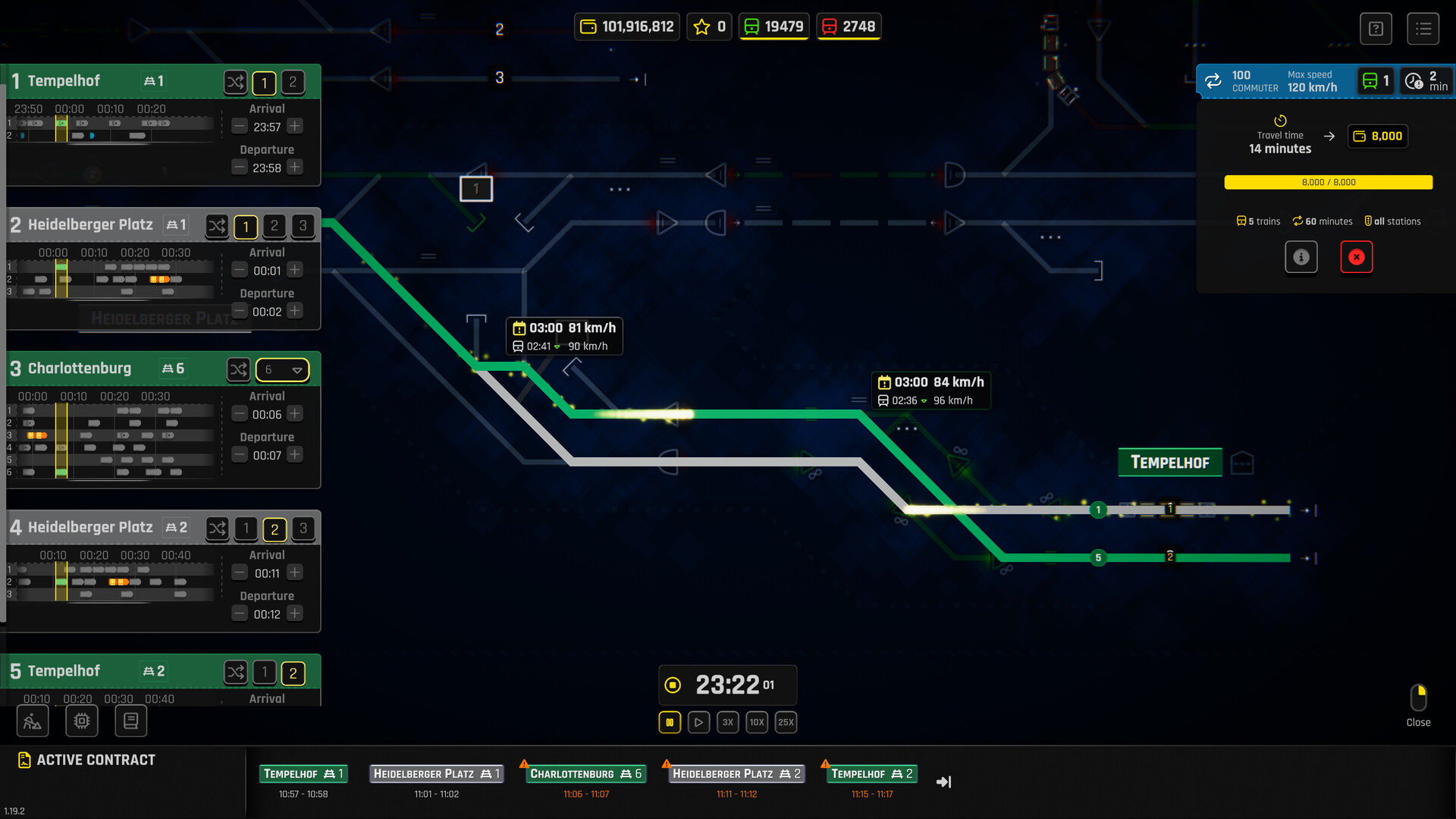Click the yellow 8,000/8,000 progress bar
The width and height of the screenshot is (1456, 819).
(1327, 182)
